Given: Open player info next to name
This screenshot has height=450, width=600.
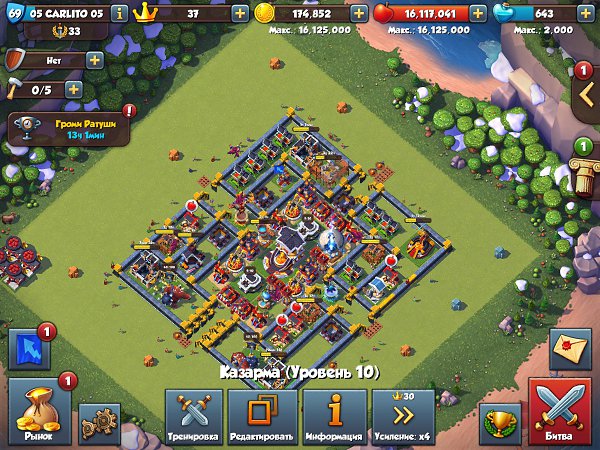Looking at the screenshot, I should coord(120,14).
